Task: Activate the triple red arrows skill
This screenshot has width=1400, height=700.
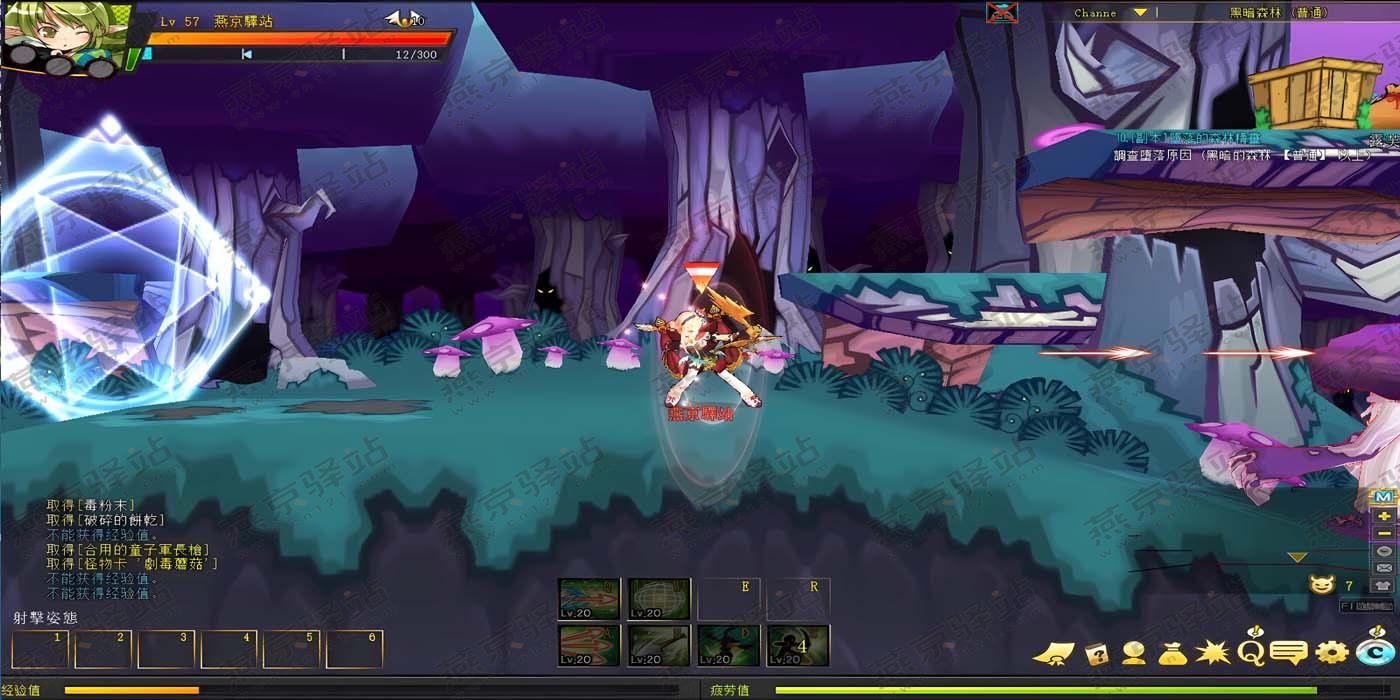Action: point(589,645)
